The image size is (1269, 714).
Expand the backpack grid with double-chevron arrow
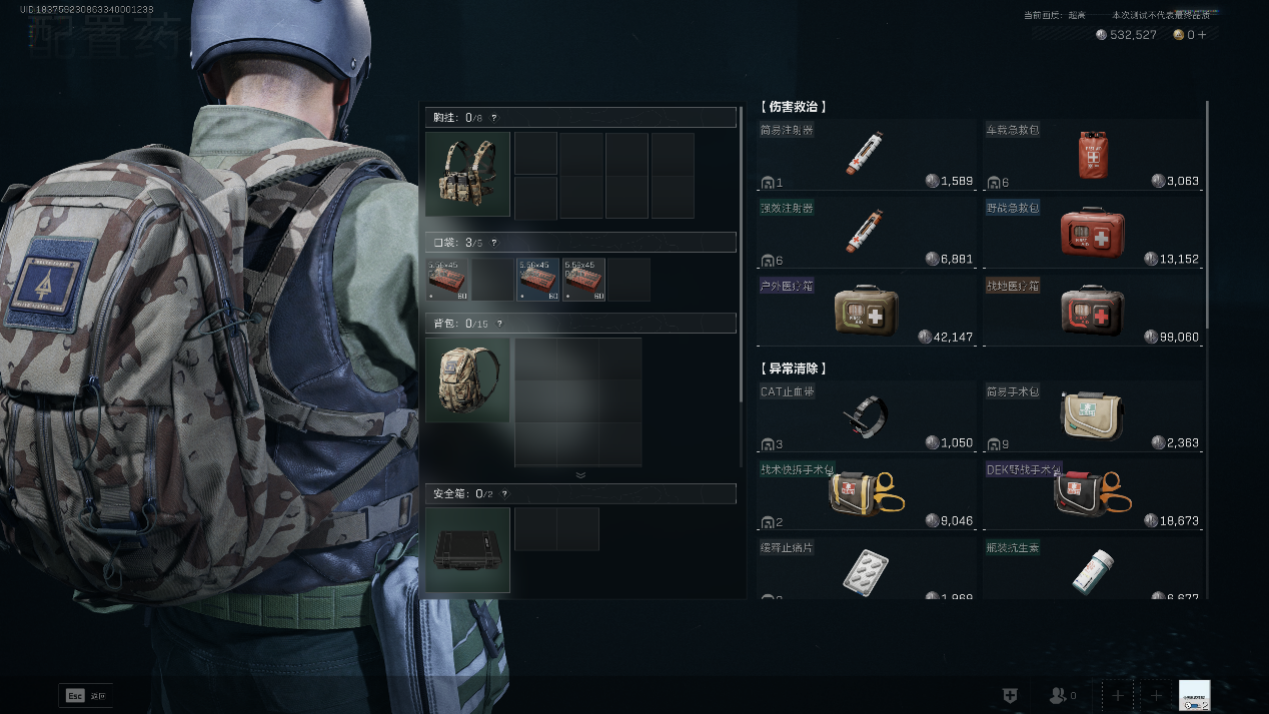(x=580, y=475)
